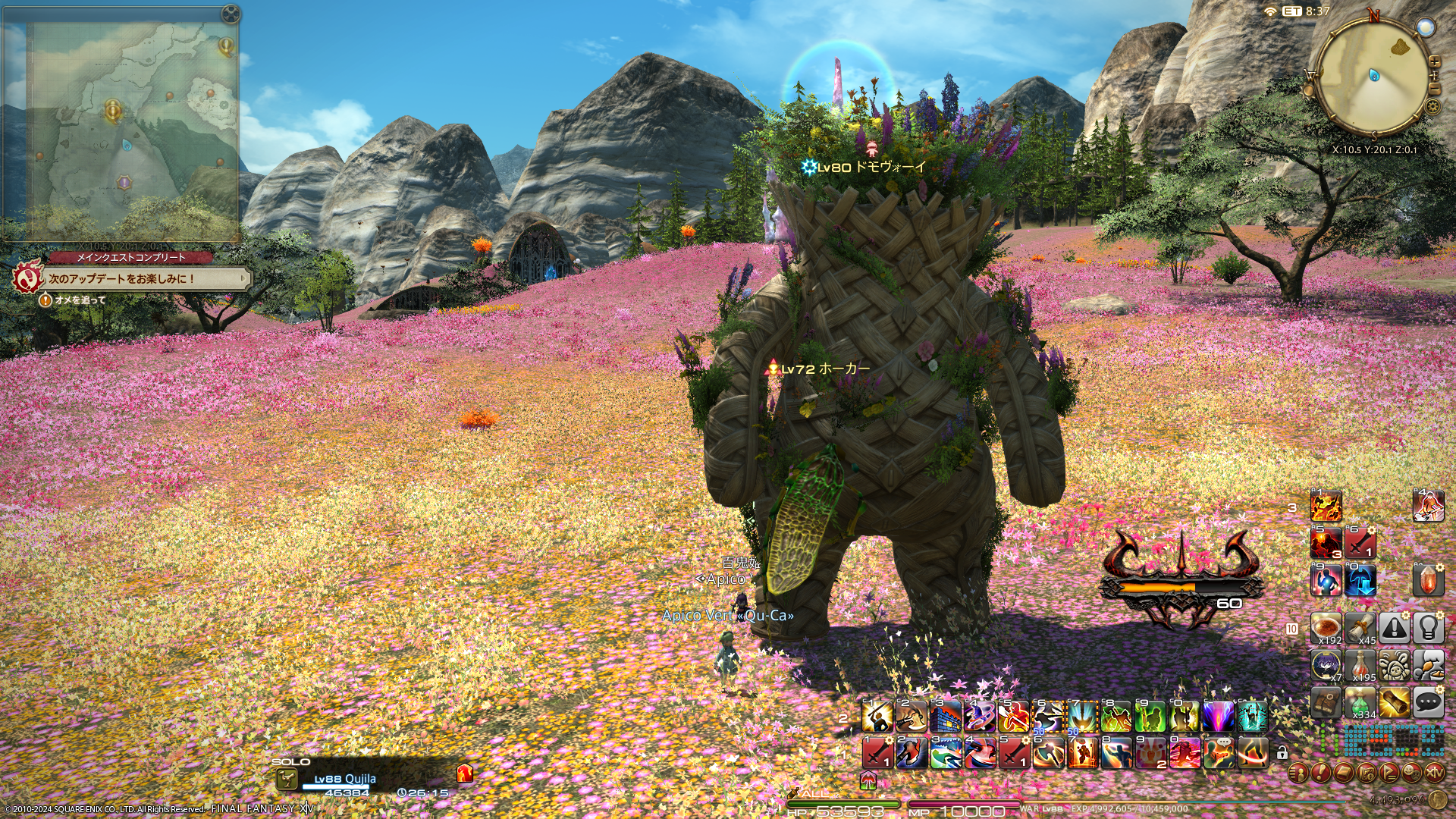Screen dimensions: 1456x819
Task: Use the rolled scroll x45 item
Action: [x=1360, y=627]
